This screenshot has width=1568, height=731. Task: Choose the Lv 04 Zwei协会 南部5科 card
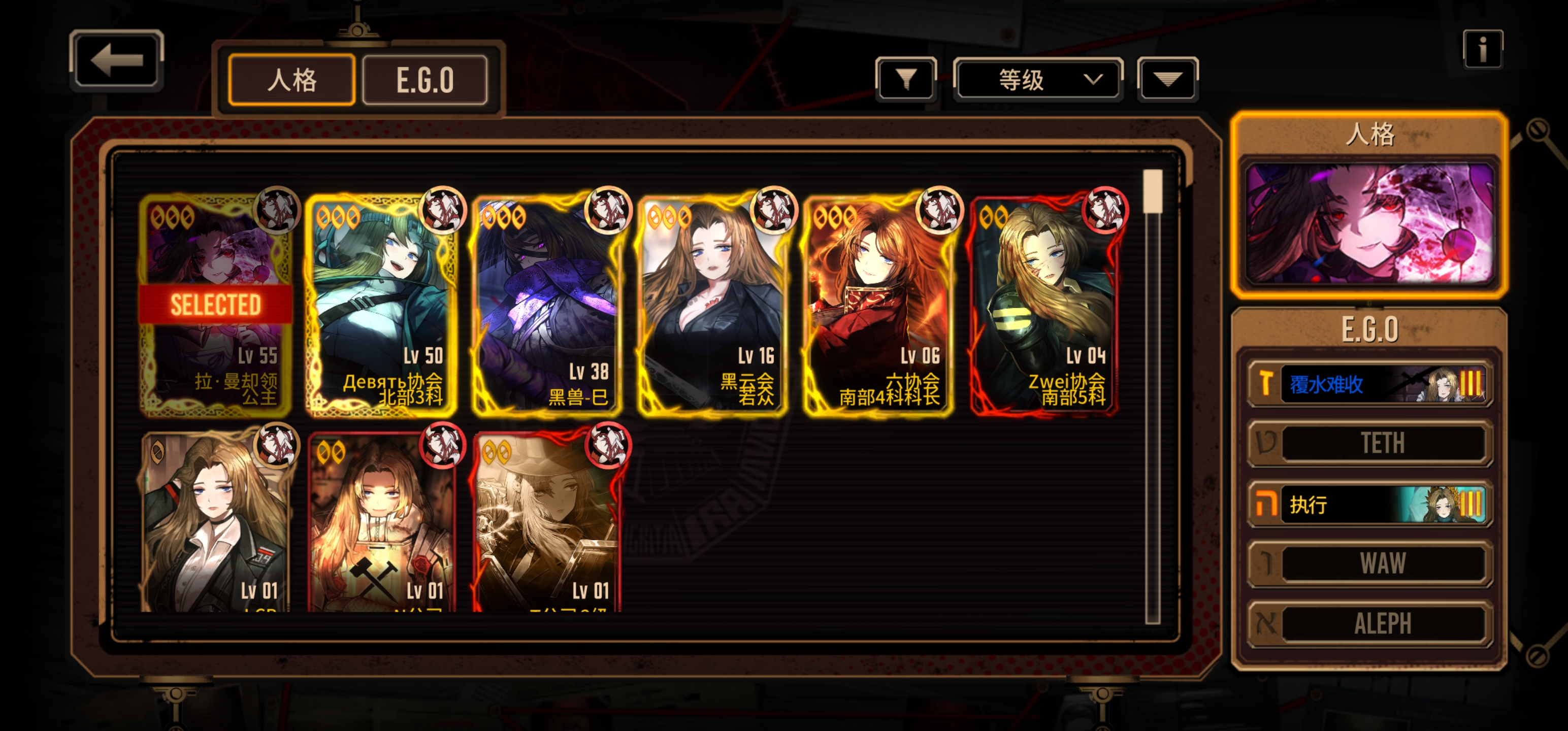[1044, 305]
